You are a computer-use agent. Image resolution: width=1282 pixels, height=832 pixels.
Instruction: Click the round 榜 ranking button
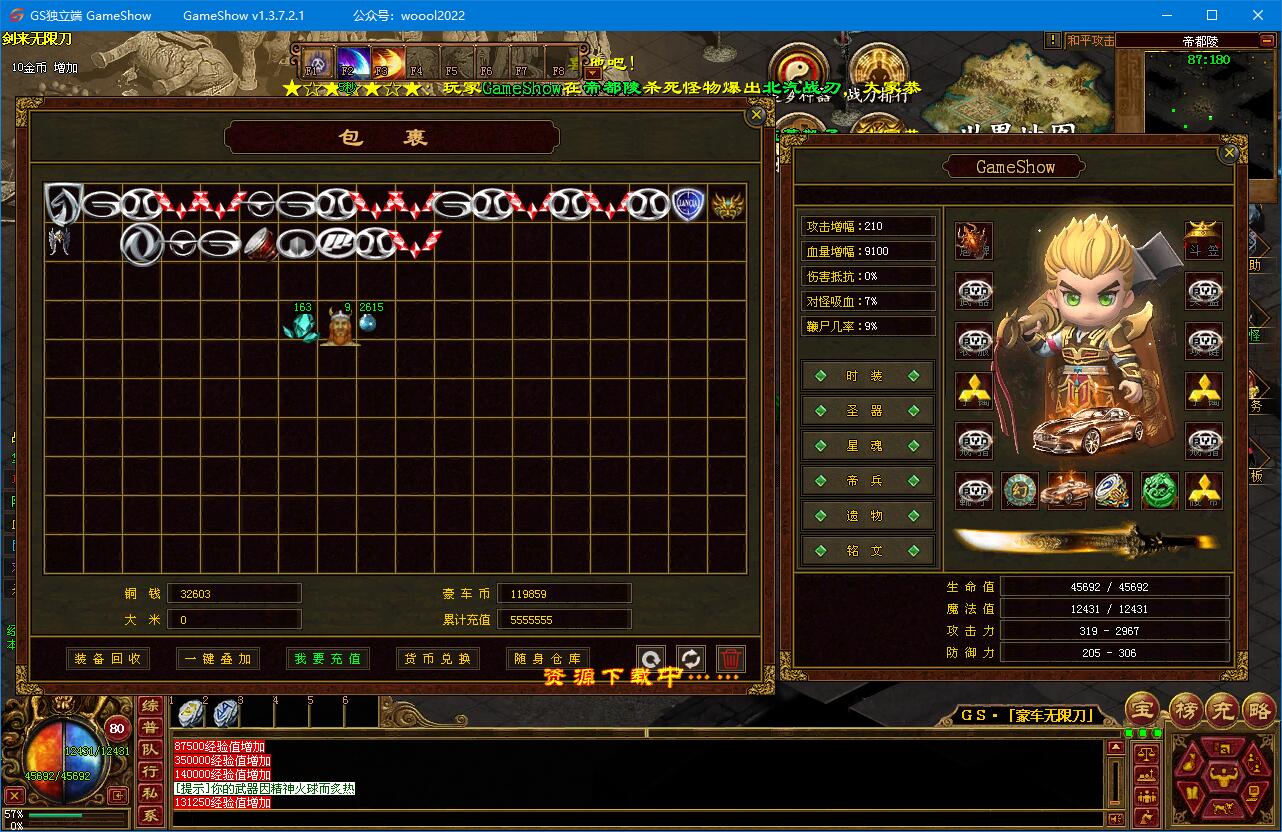tap(1186, 709)
